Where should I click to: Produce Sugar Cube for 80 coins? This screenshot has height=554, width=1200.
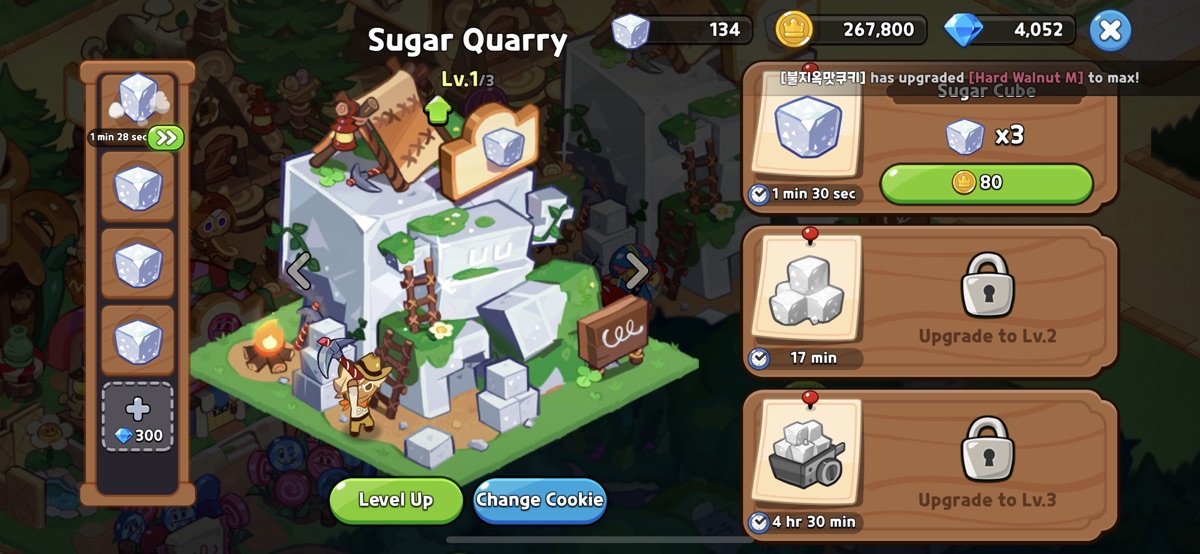coord(986,183)
